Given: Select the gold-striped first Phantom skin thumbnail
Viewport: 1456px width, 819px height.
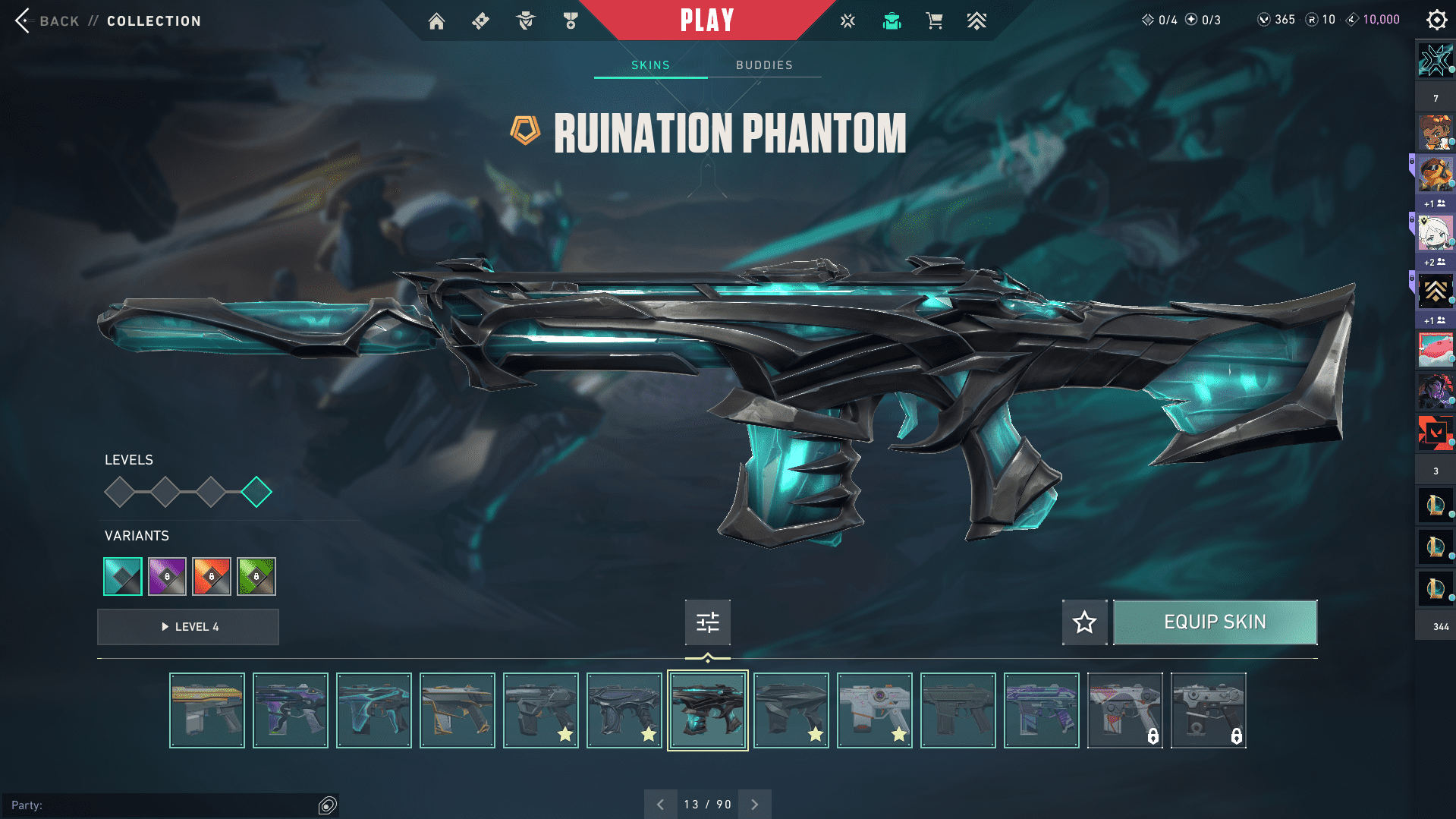Looking at the screenshot, I should point(207,710).
